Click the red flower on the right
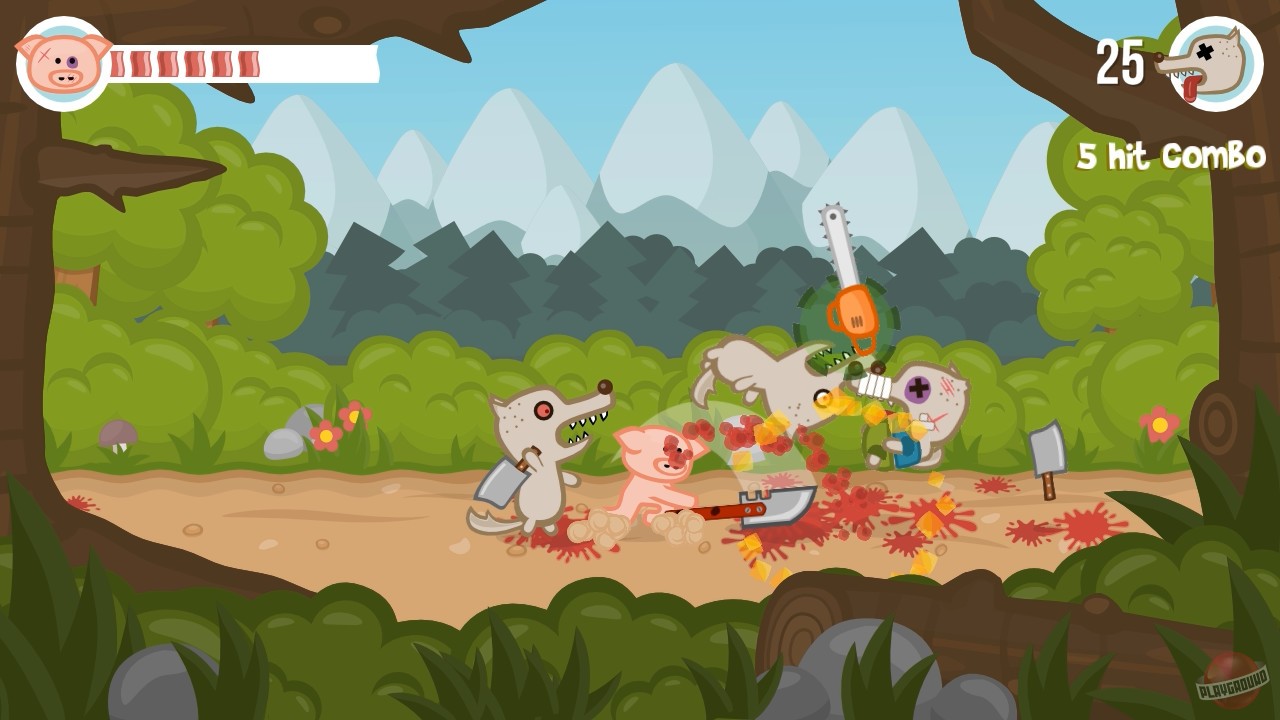The width and height of the screenshot is (1280, 720). [x=1158, y=427]
